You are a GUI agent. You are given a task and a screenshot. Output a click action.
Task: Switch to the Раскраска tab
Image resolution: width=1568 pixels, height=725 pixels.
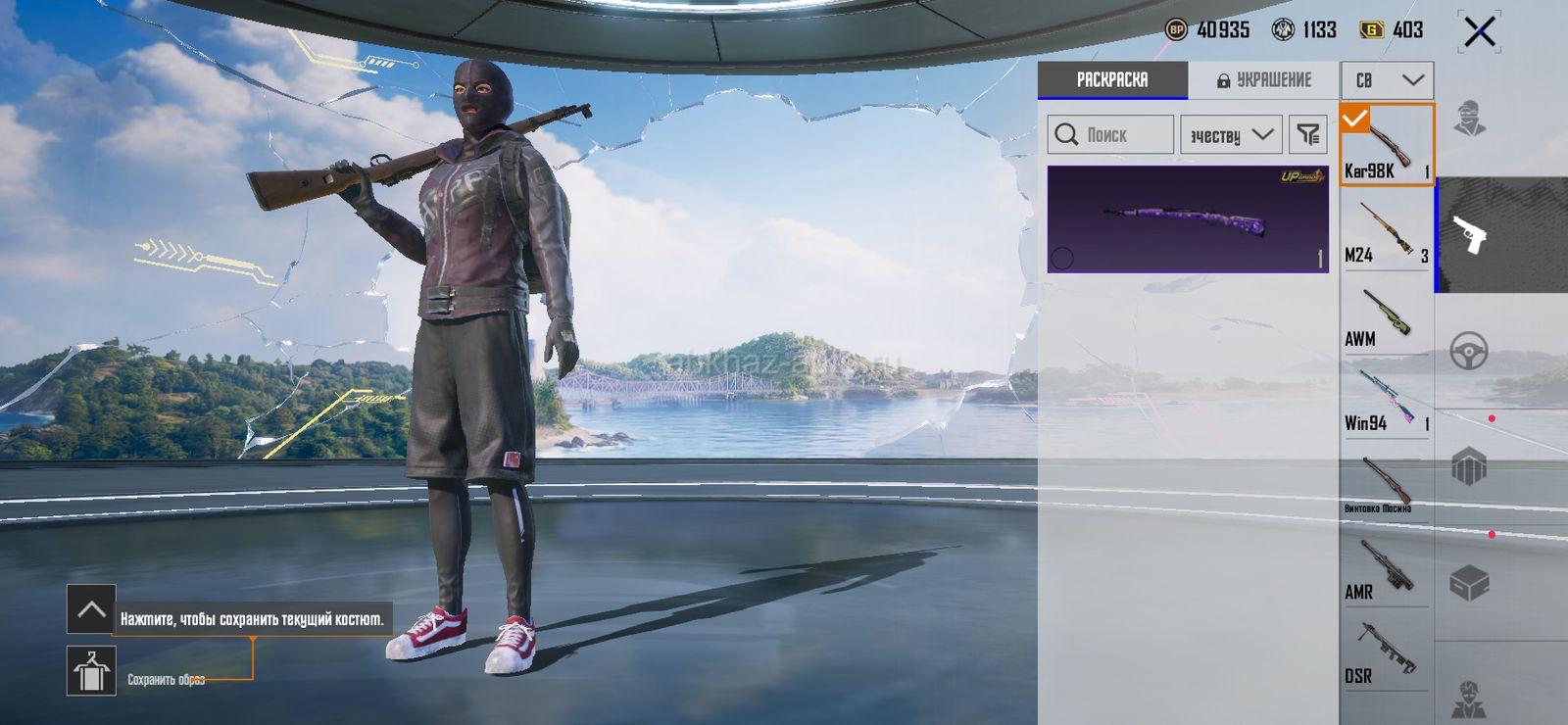[1112, 80]
